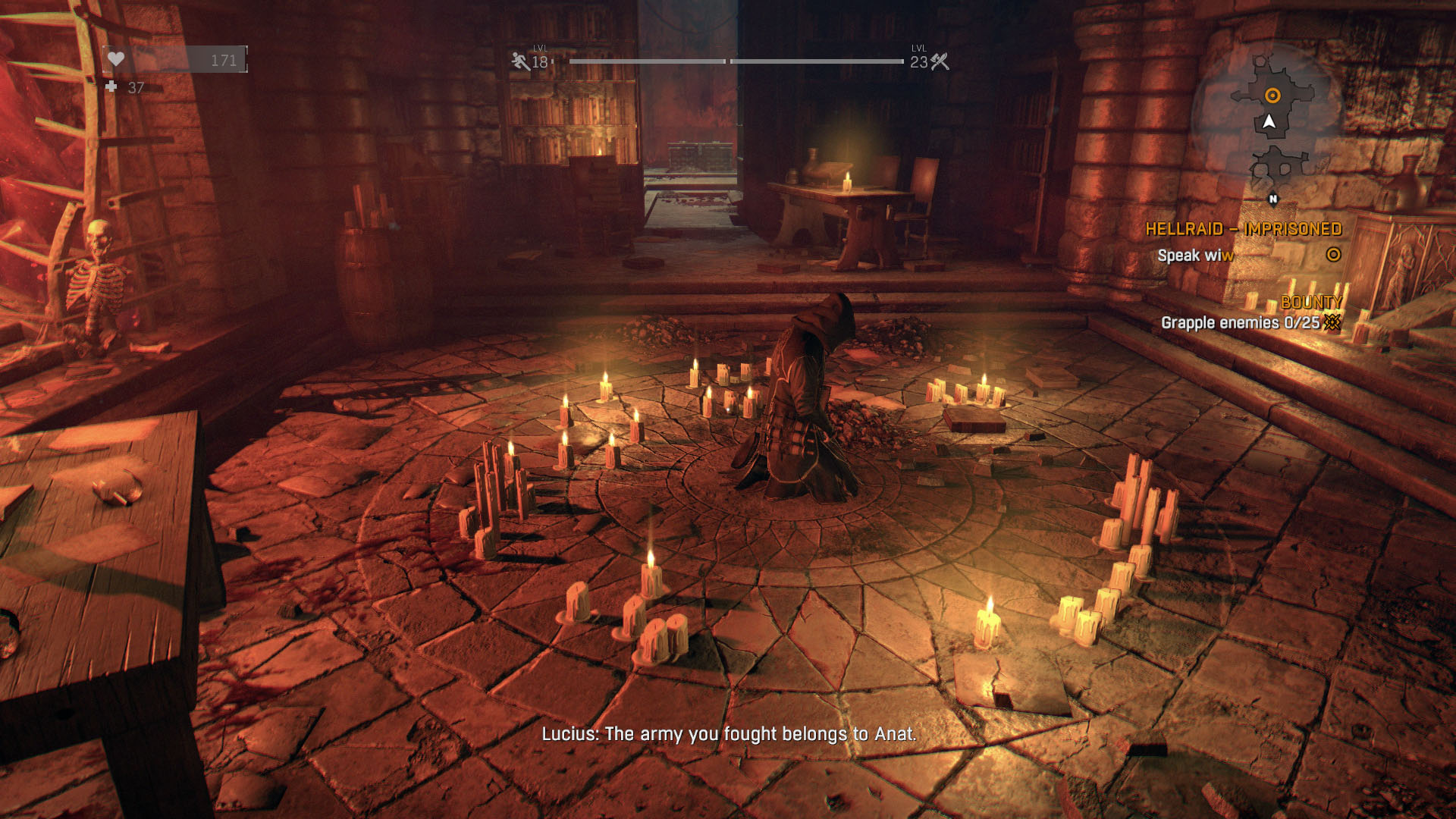Viewport: 1456px width, 819px height.
Task: Select the orange objective marker on minimap
Action: (x=1272, y=96)
